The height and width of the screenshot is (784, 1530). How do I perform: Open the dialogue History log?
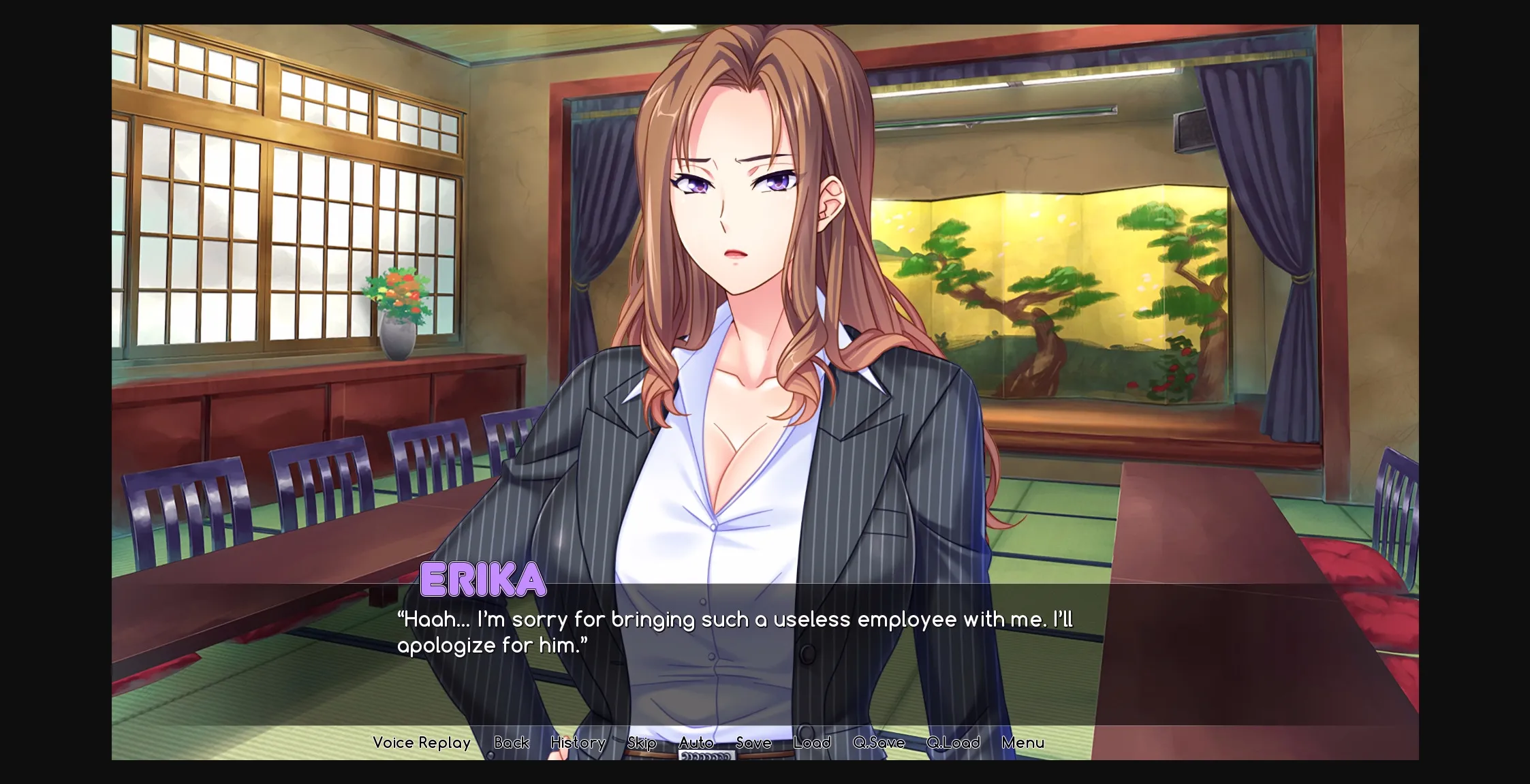[x=578, y=742]
